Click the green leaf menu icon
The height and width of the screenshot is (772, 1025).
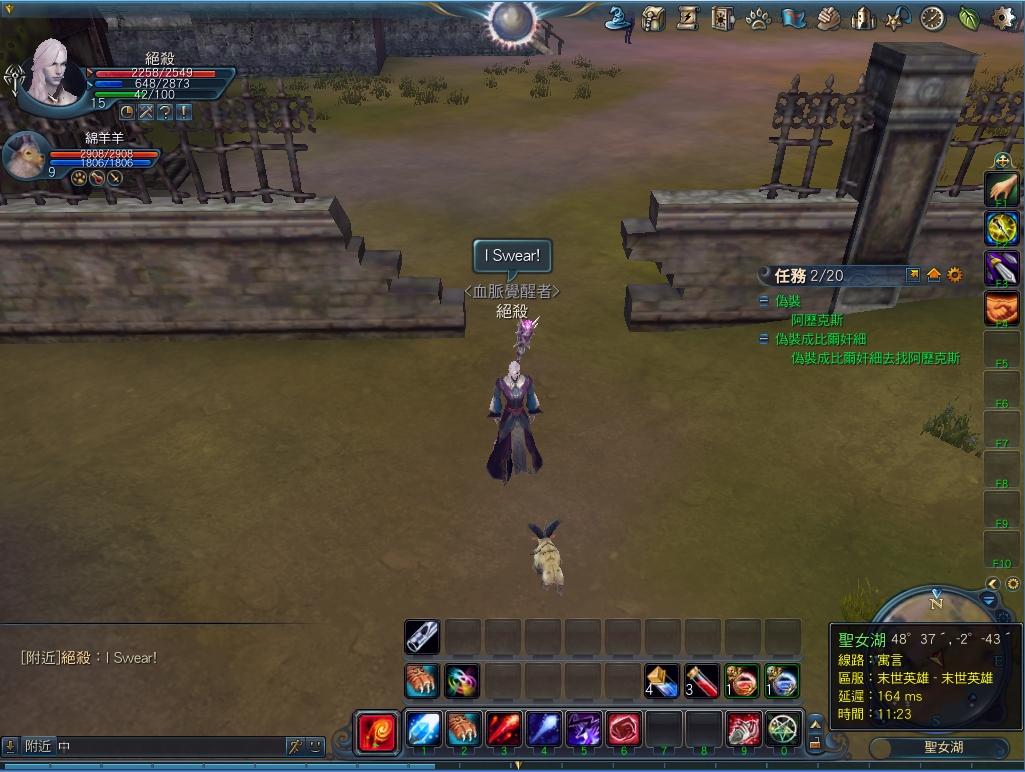point(968,17)
